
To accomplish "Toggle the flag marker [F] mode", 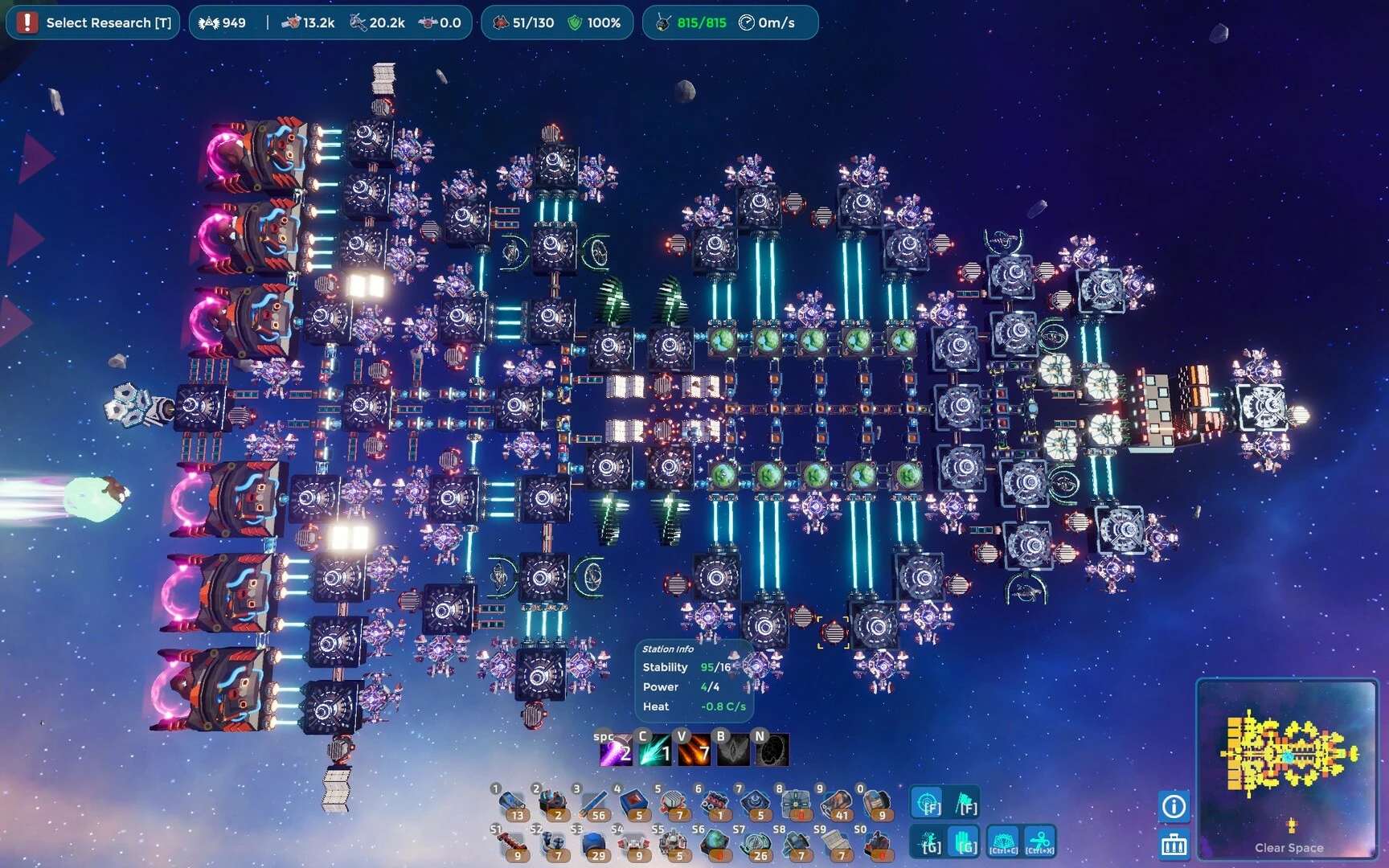I will coord(964,801).
